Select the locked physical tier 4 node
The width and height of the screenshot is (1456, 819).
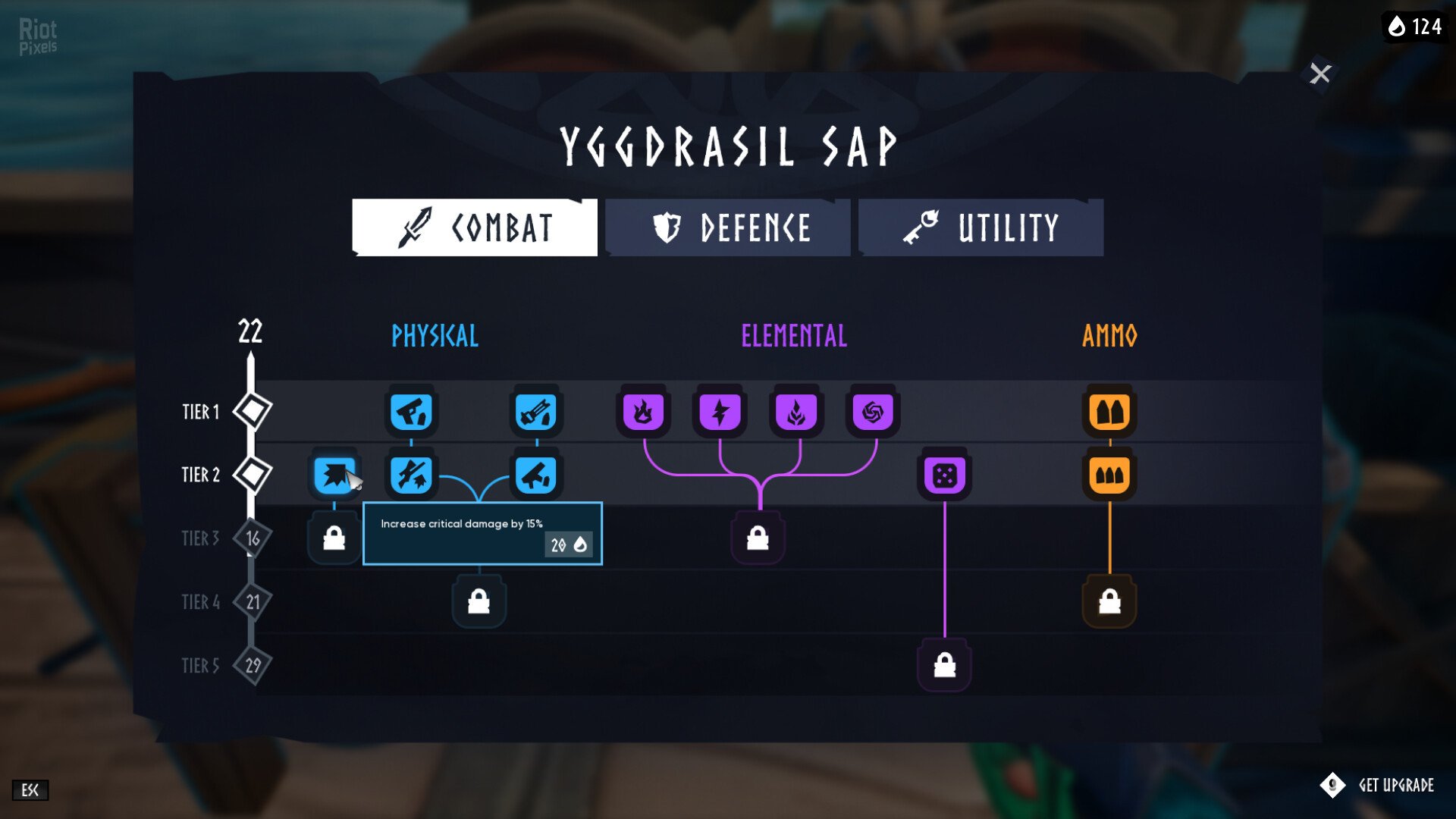click(x=479, y=601)
